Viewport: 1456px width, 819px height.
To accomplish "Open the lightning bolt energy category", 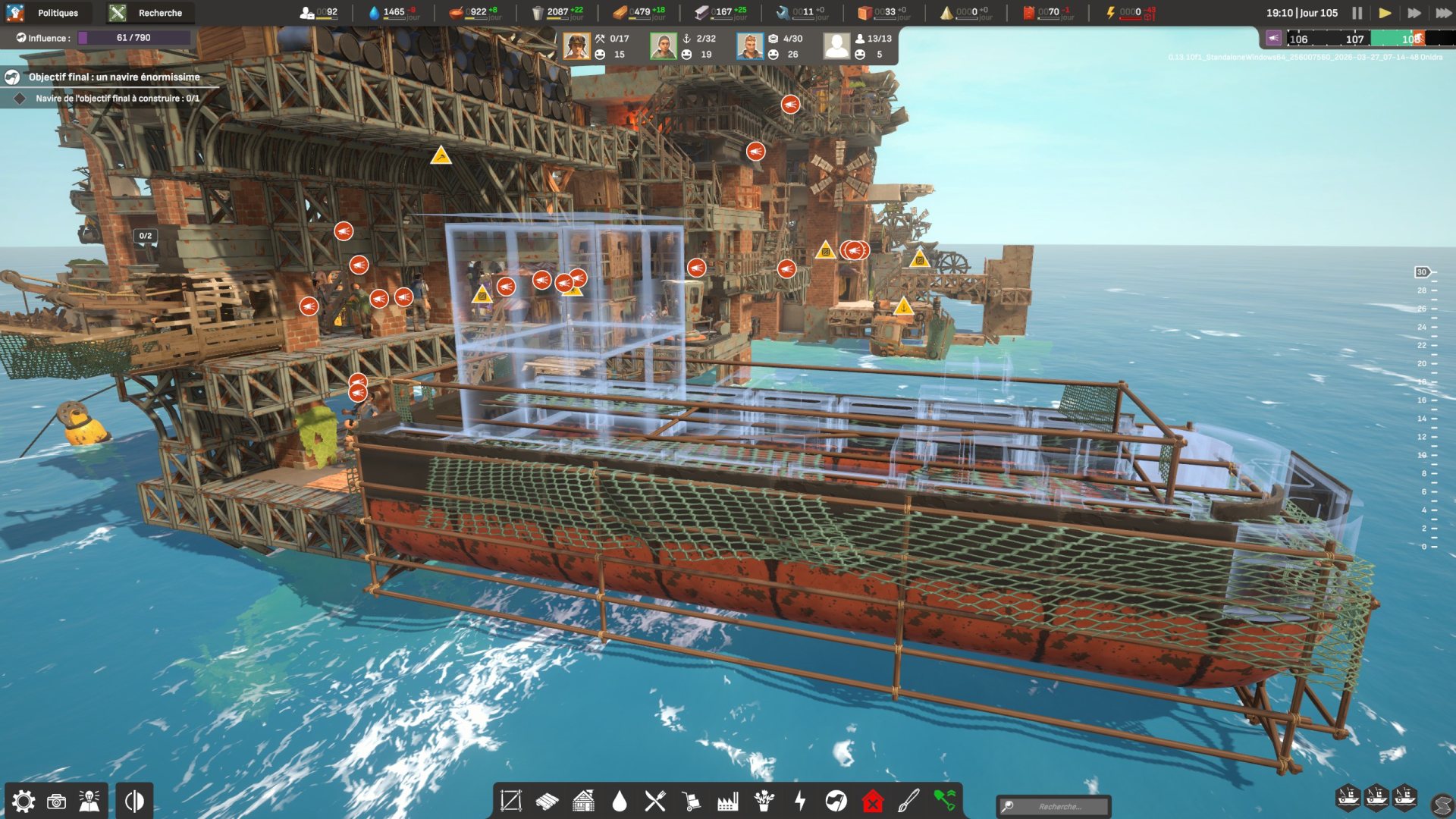I will tap(800, 801).
